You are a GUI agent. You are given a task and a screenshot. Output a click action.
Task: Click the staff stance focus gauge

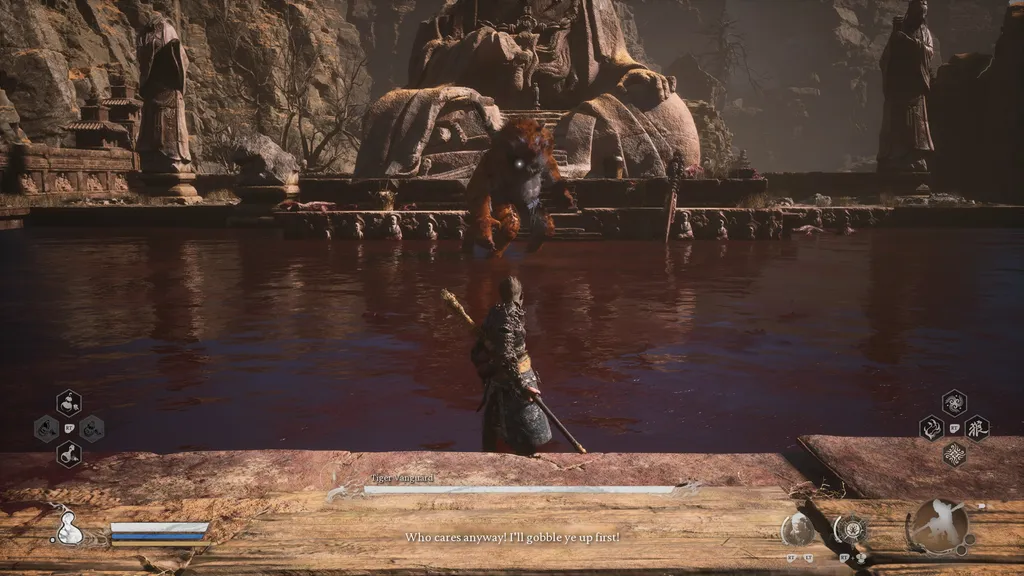click(x=939, y=527)
